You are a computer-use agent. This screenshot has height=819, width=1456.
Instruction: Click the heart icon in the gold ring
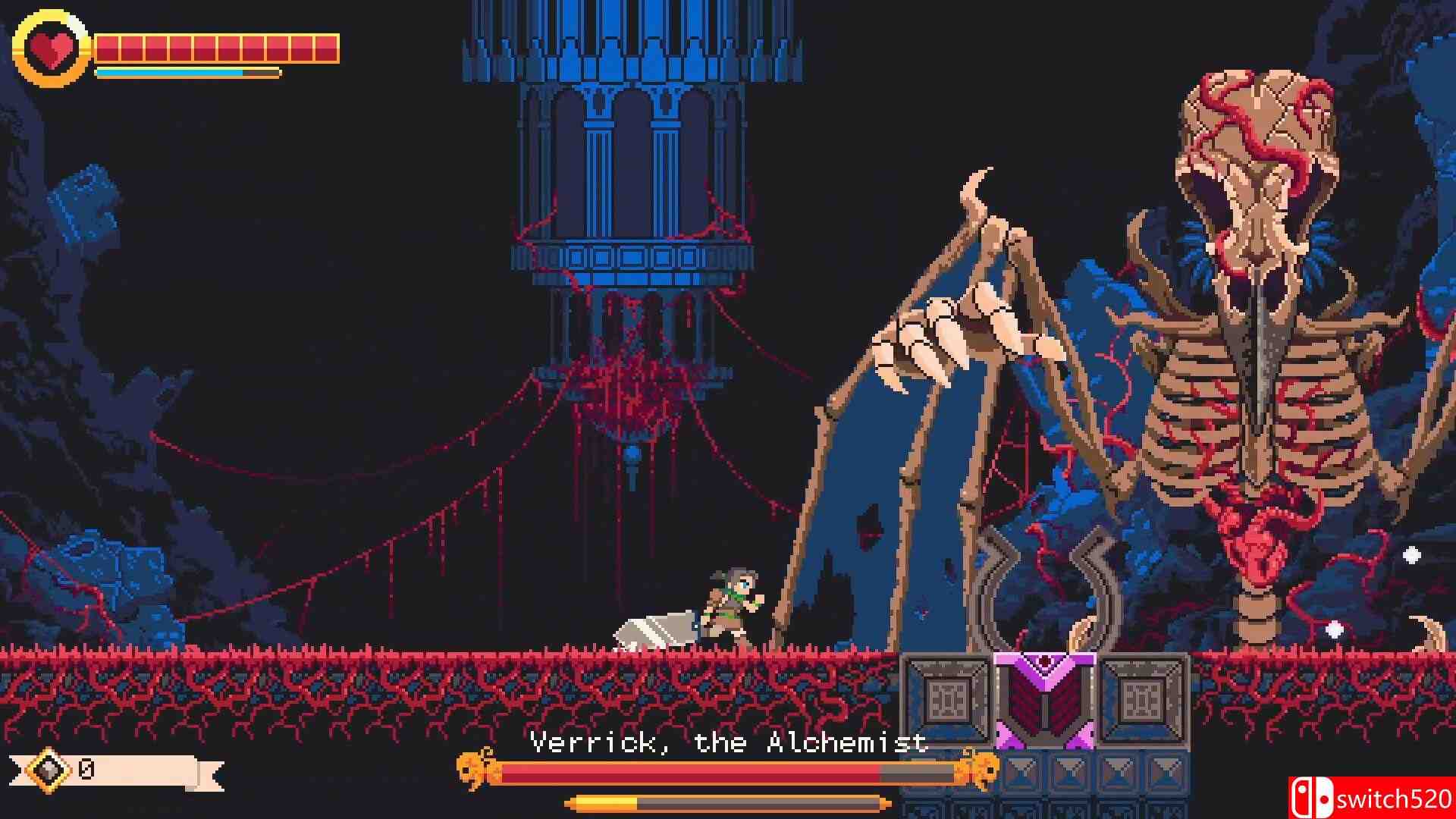pos(51,49)
